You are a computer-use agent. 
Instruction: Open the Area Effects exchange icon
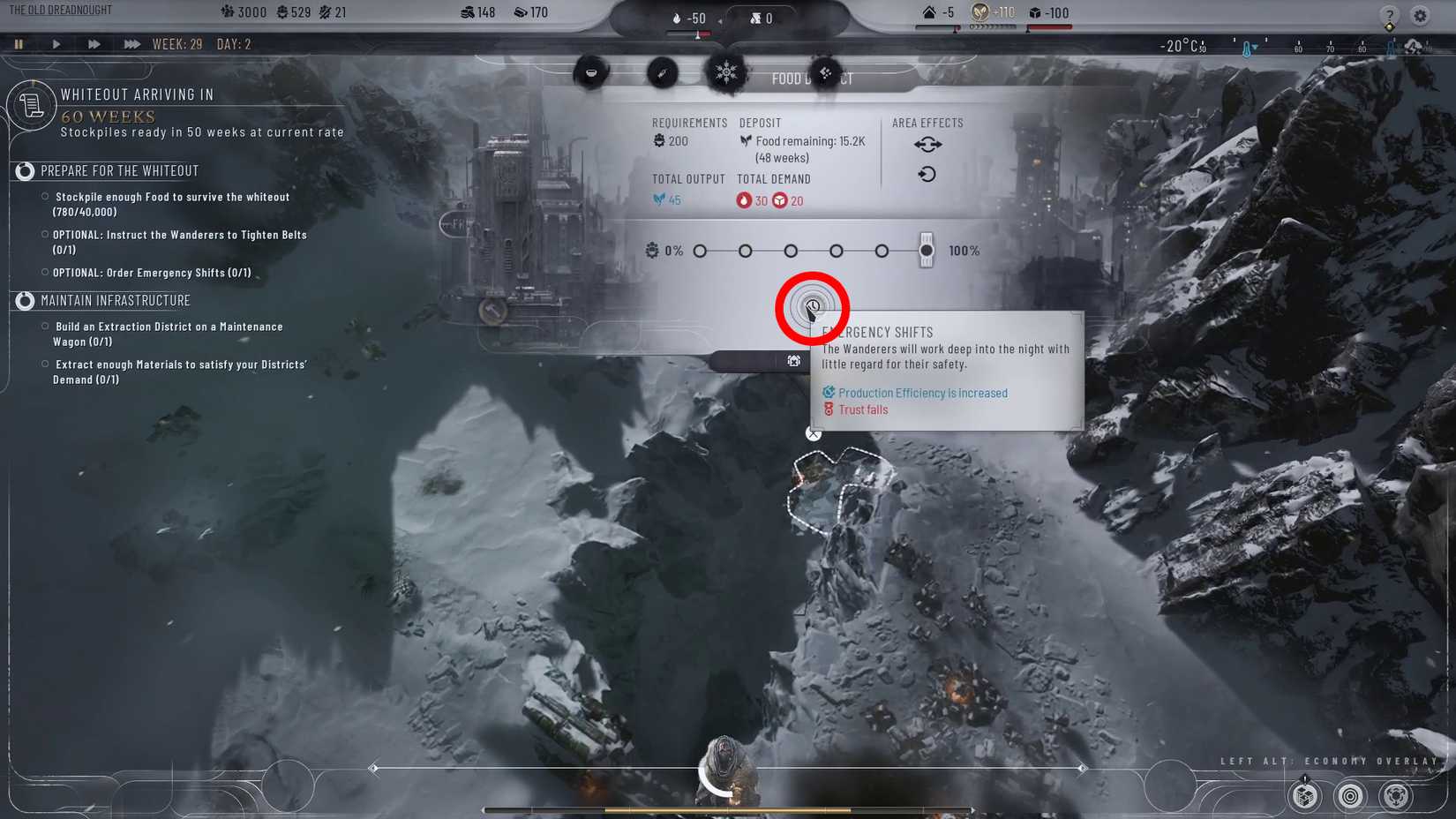927,144
